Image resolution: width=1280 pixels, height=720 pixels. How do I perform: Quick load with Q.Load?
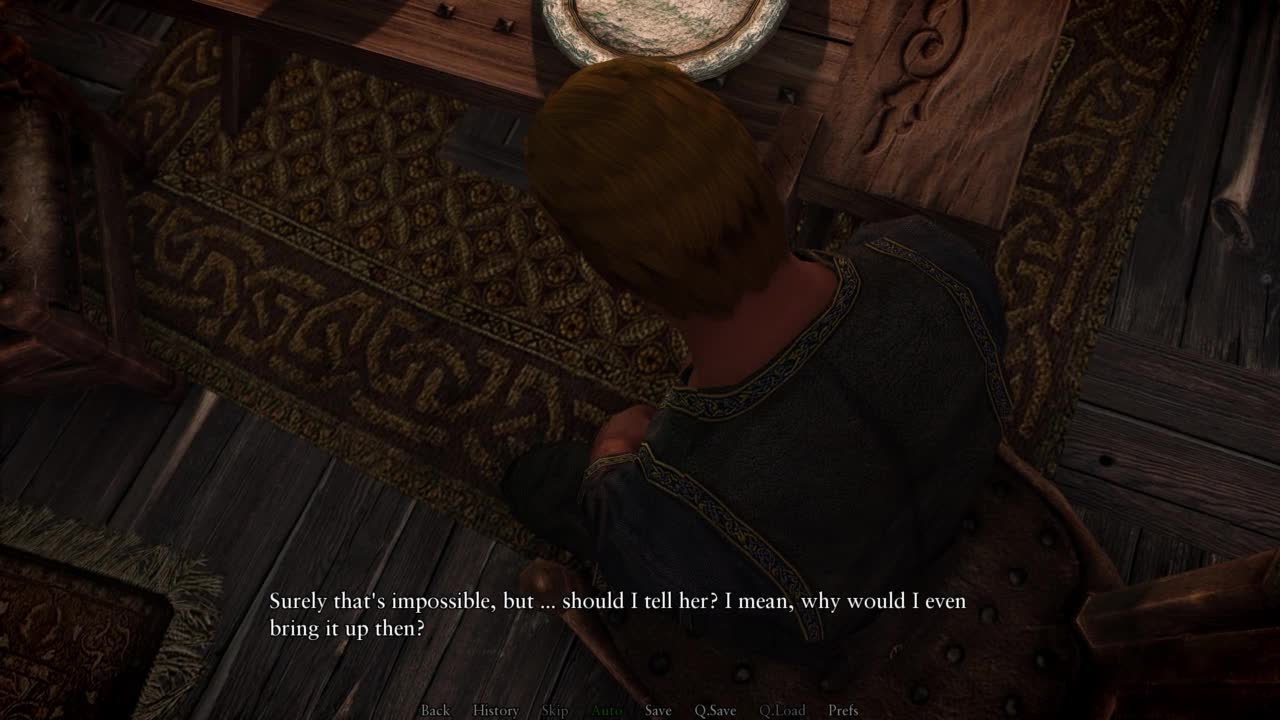coord(781,710)
